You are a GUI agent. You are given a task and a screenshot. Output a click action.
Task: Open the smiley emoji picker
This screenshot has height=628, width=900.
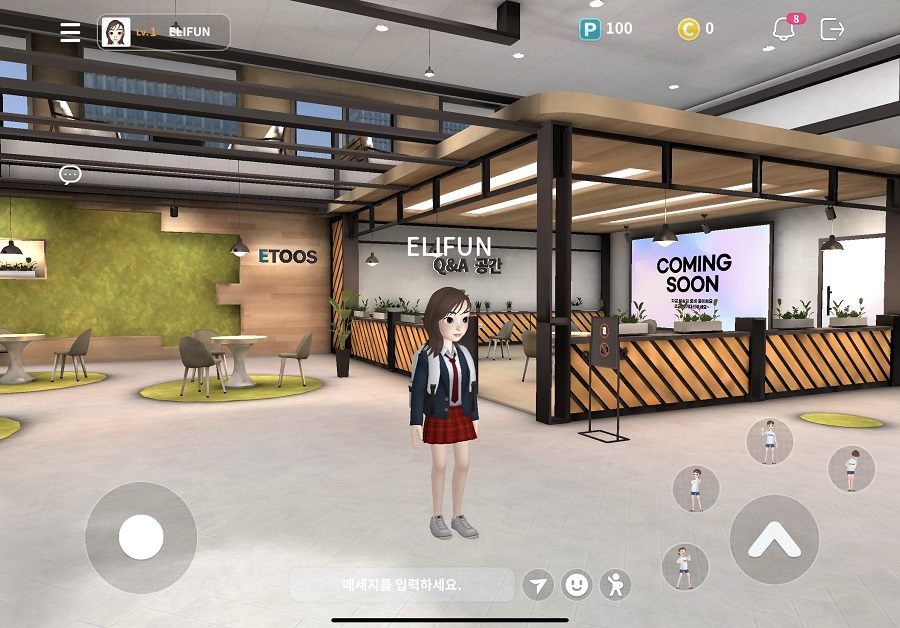tap(577, 585)
